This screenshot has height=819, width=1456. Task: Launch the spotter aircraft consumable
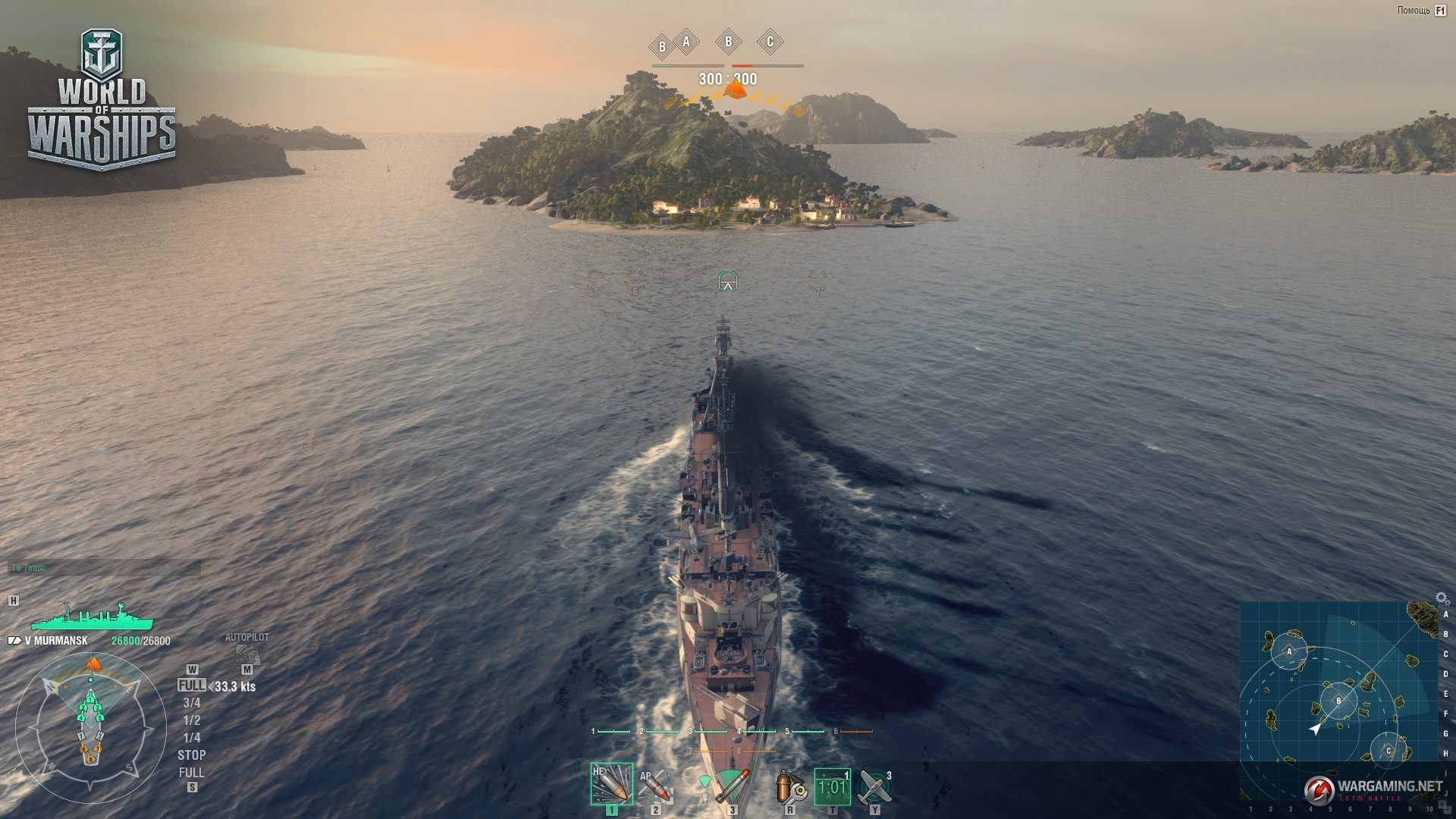(x=875, y=787)
